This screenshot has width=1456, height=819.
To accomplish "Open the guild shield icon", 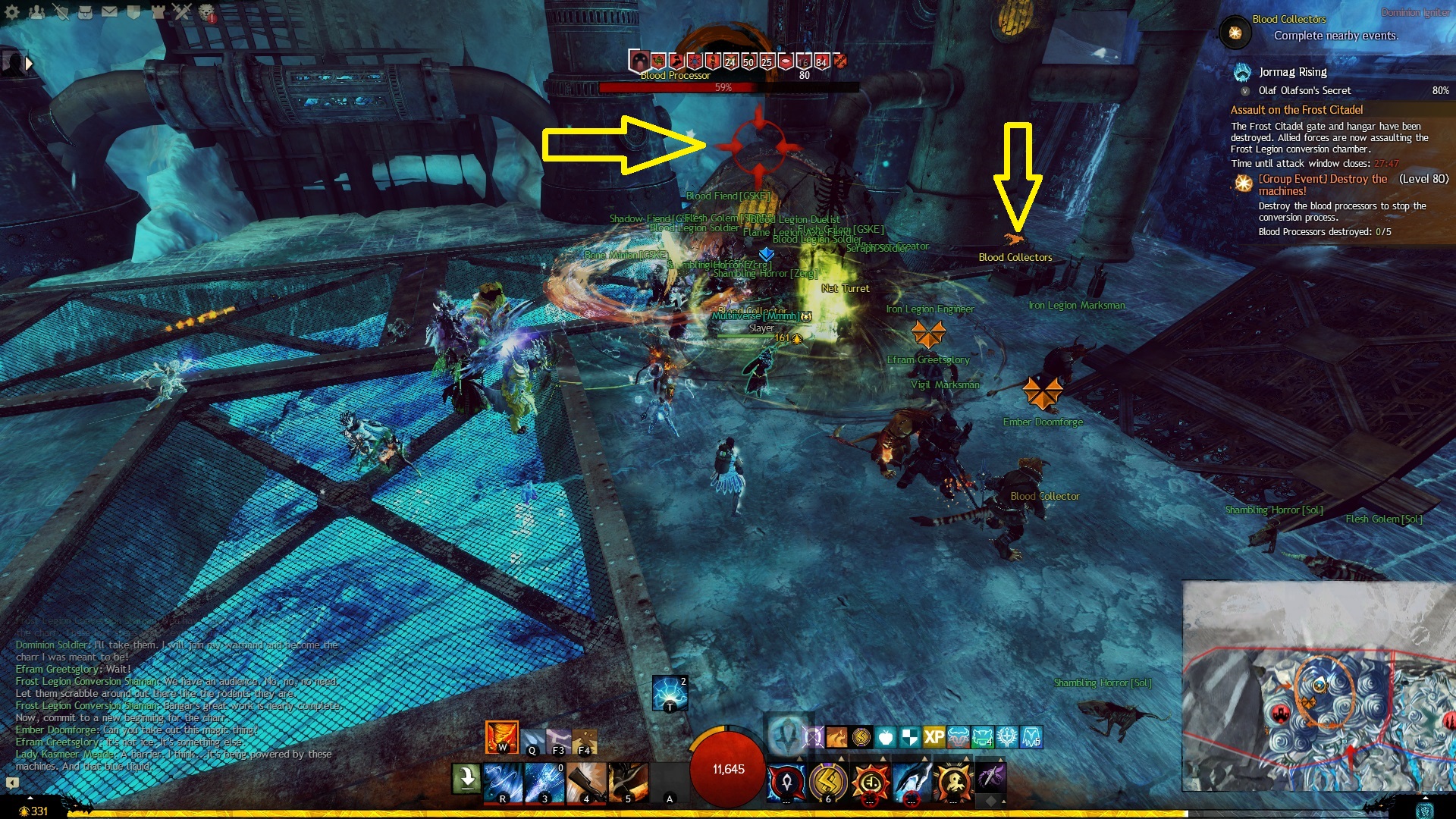I will pyautogui.click(x=133, y=12).
